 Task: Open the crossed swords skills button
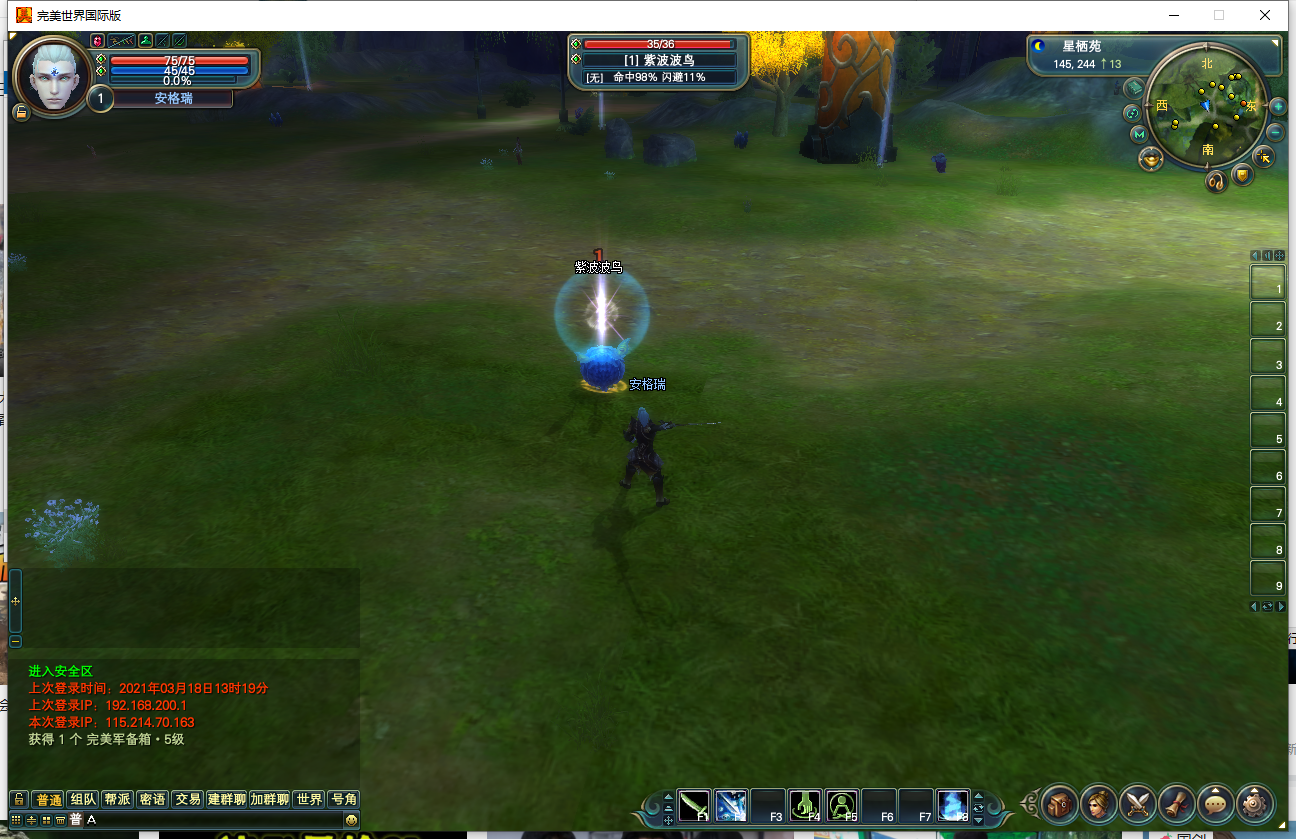point(1138,802)
